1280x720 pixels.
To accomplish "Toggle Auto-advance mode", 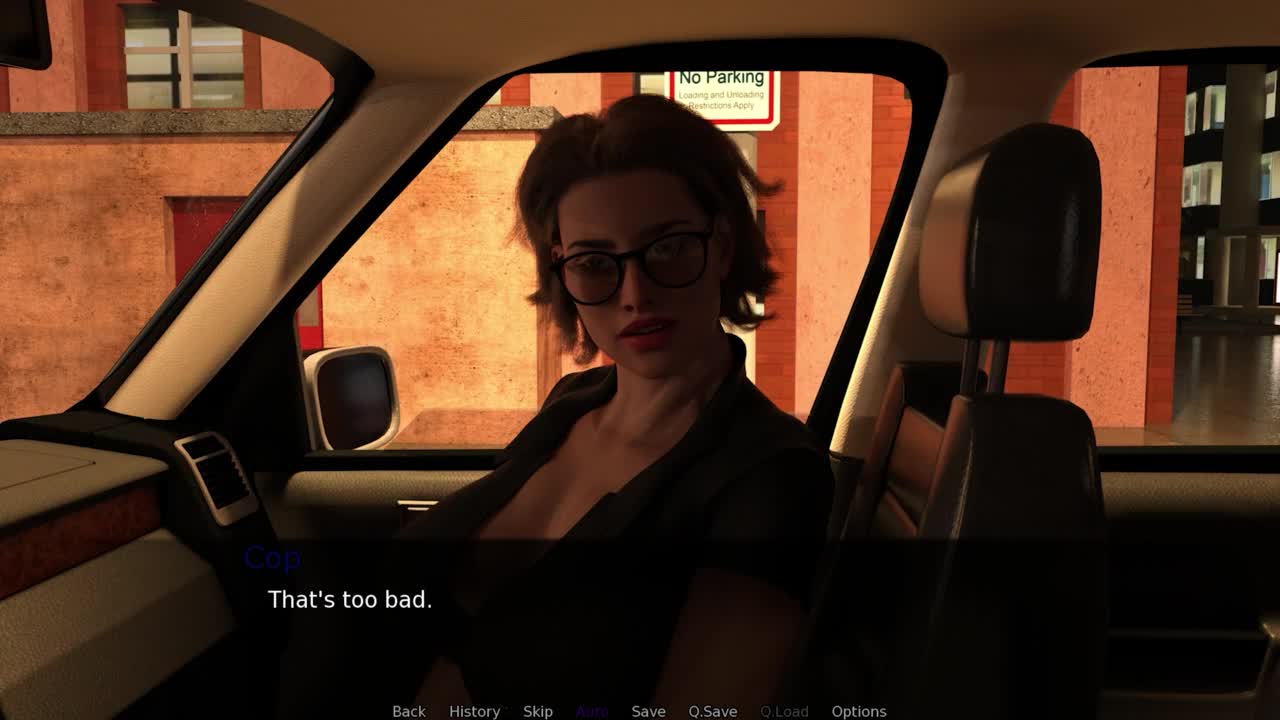I will tap(592, 711).
